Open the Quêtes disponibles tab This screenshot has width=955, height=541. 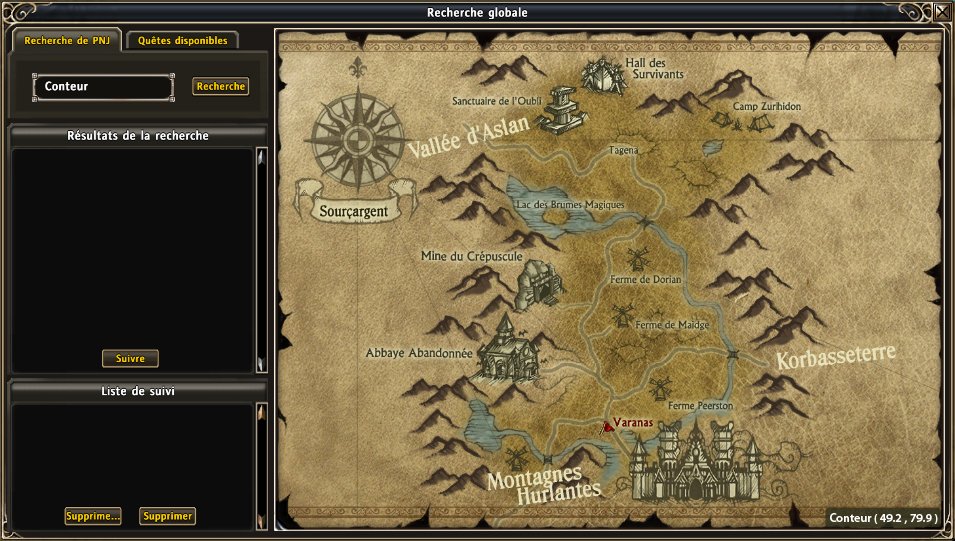point(183,41)
